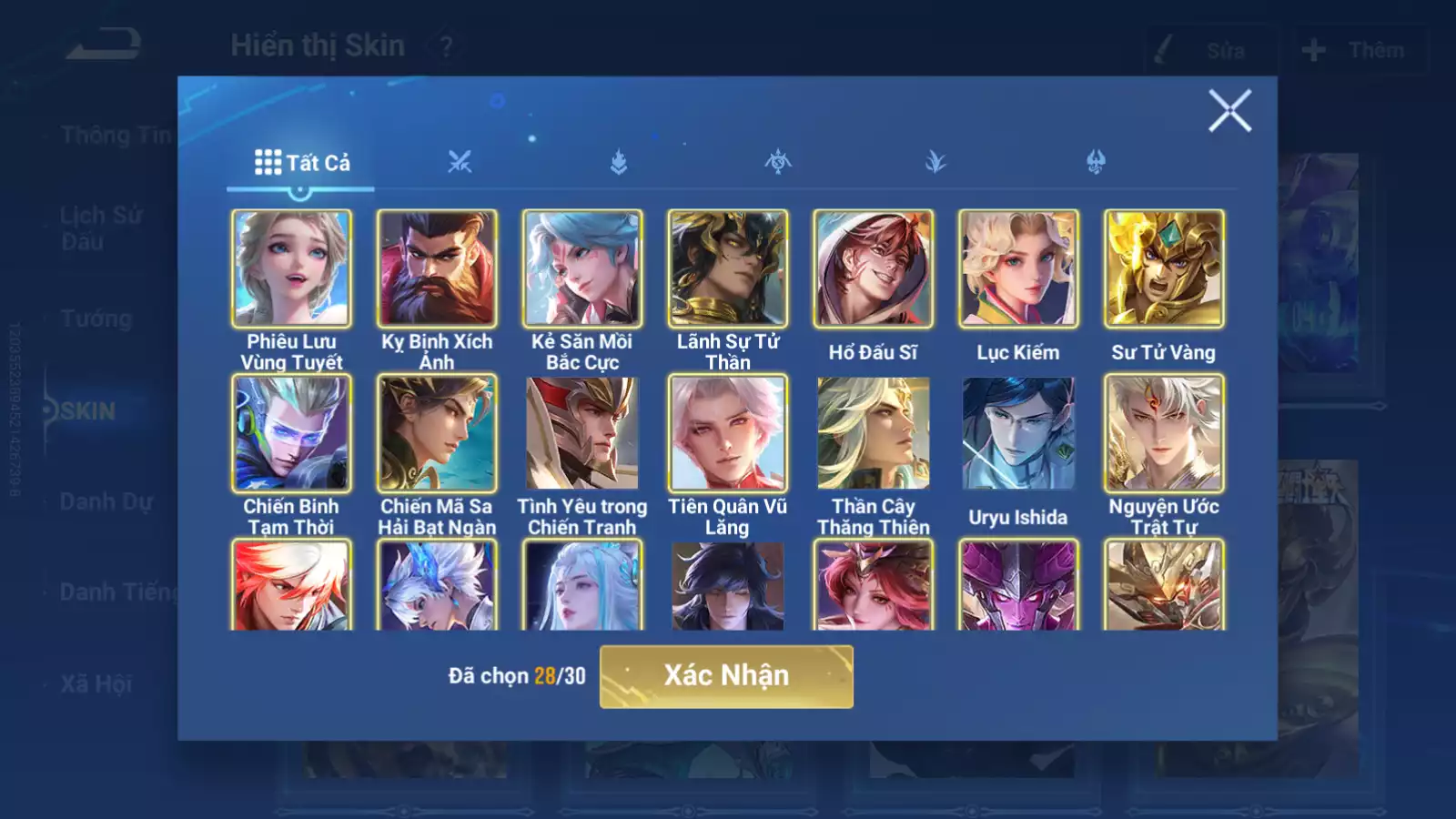
Task: Select the Nguyện Ước Trật Tự skin
Action: click(1164, 433)
